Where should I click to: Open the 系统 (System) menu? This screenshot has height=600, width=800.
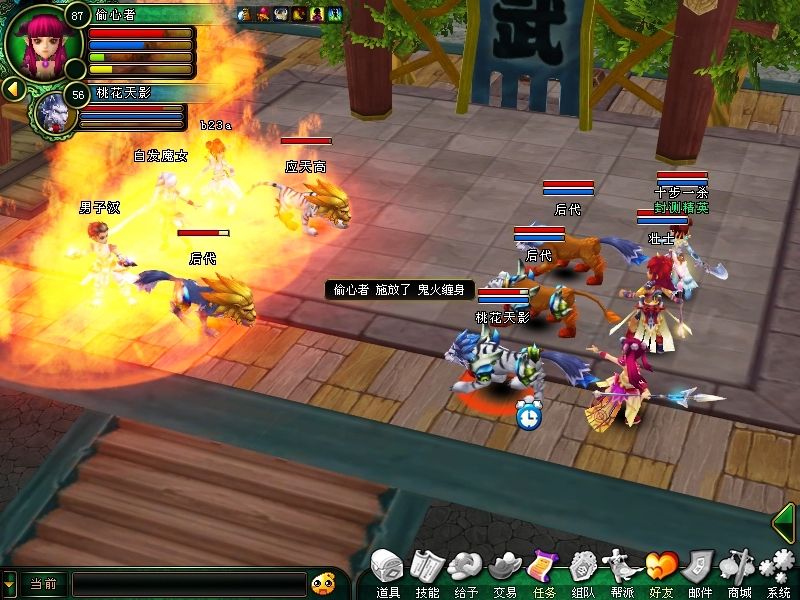click(777, 569)
